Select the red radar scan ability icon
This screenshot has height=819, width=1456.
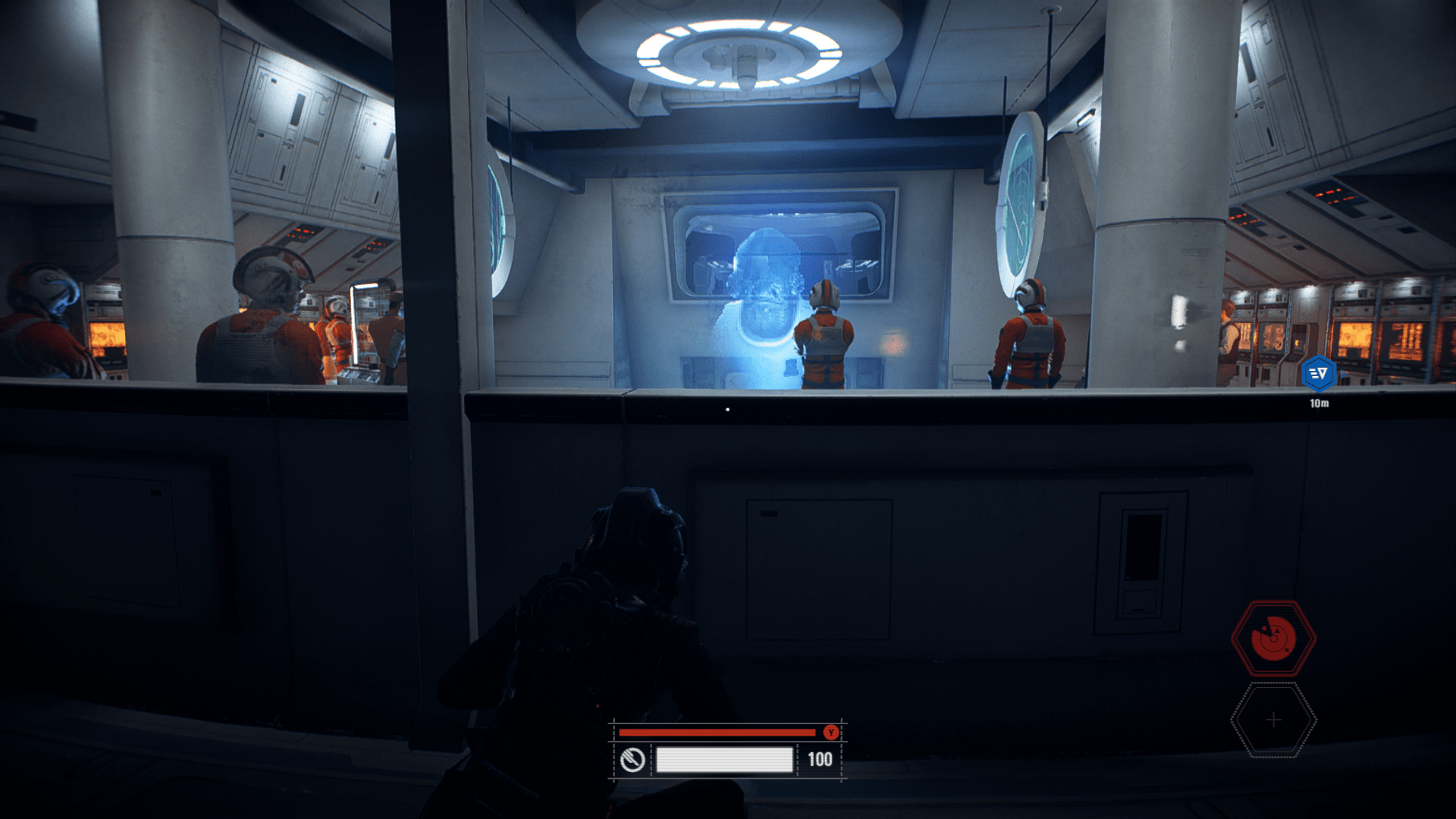click(x=1276, y=639)
